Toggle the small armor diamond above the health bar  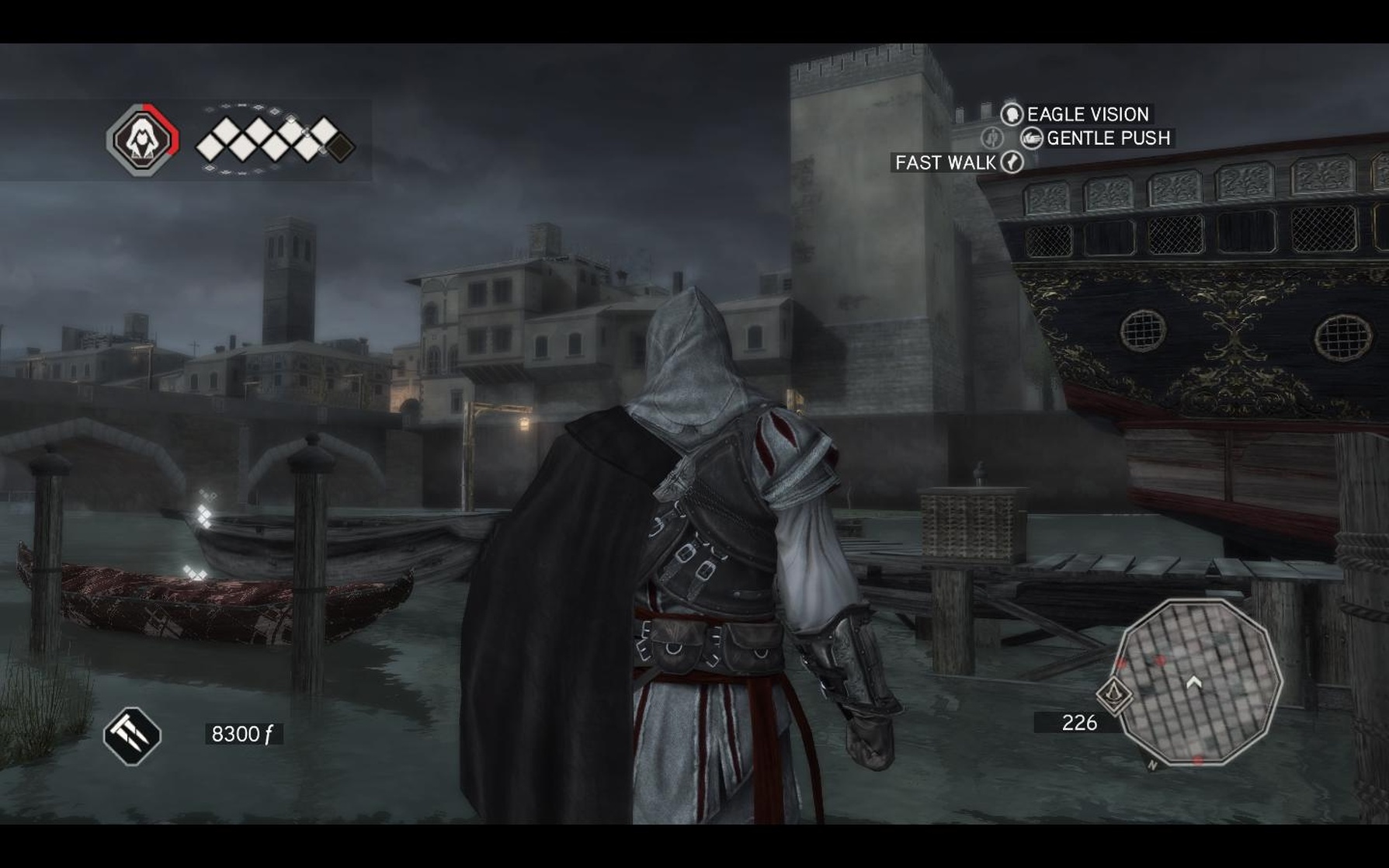(x=290, y=119)
